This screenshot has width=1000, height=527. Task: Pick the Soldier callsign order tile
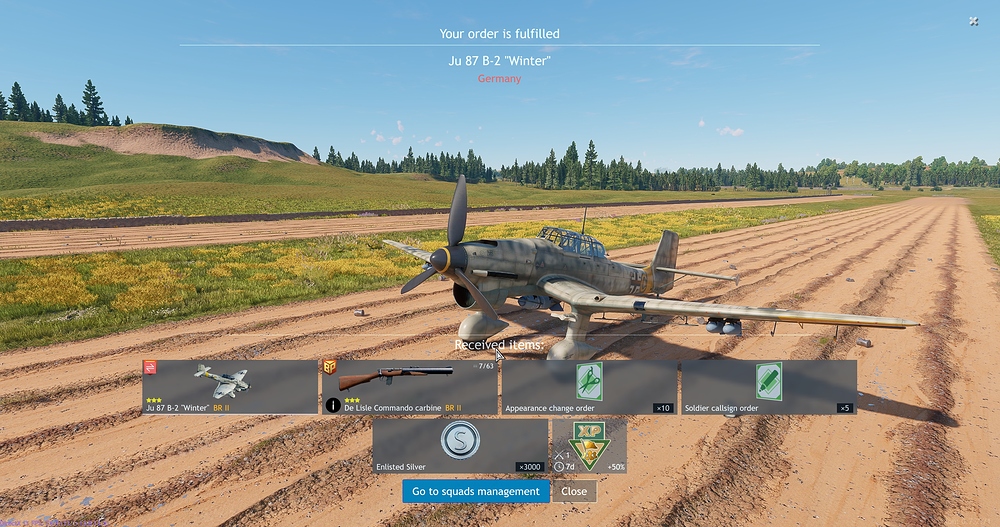768,387
